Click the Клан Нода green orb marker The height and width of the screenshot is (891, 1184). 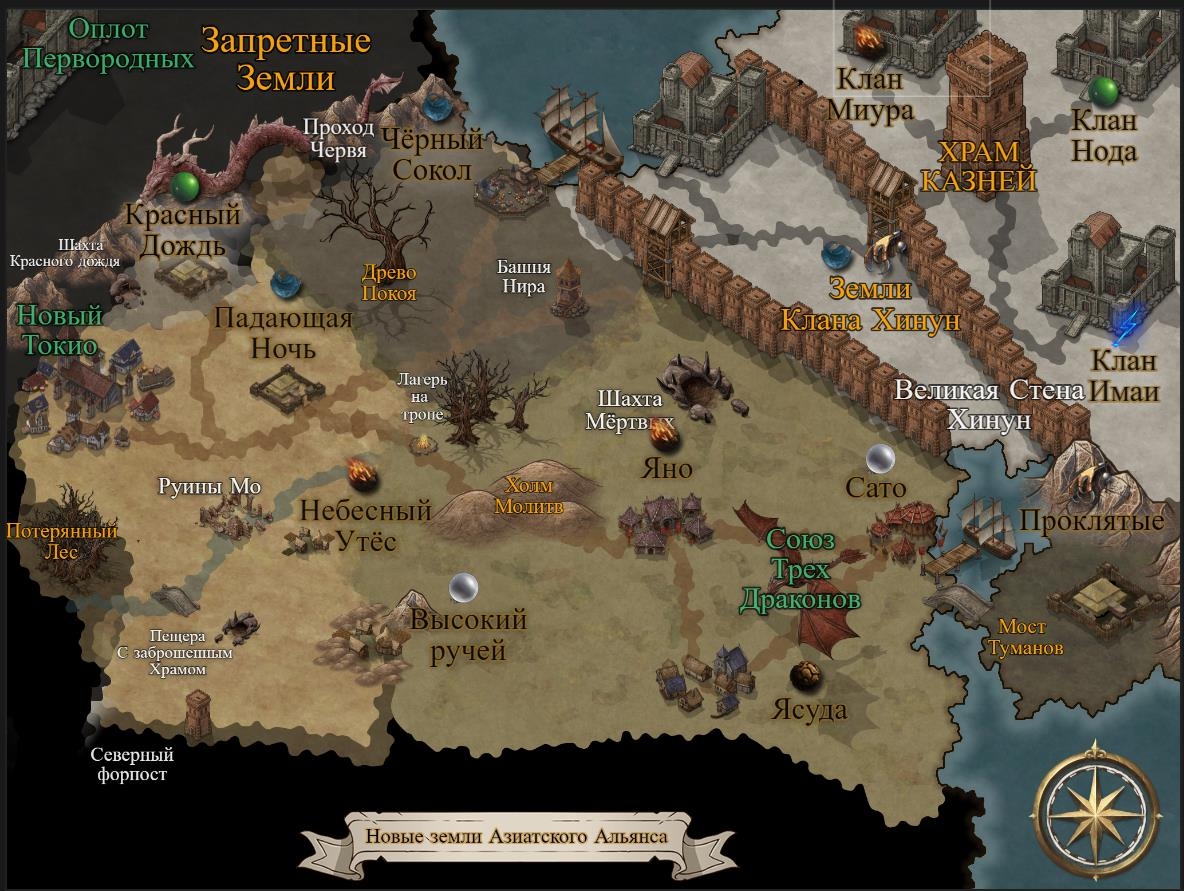point(1104,91)
